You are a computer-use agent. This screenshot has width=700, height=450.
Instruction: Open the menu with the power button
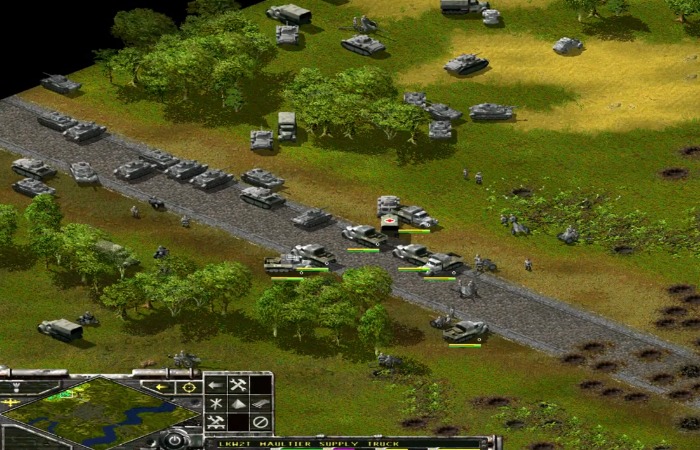174,439
